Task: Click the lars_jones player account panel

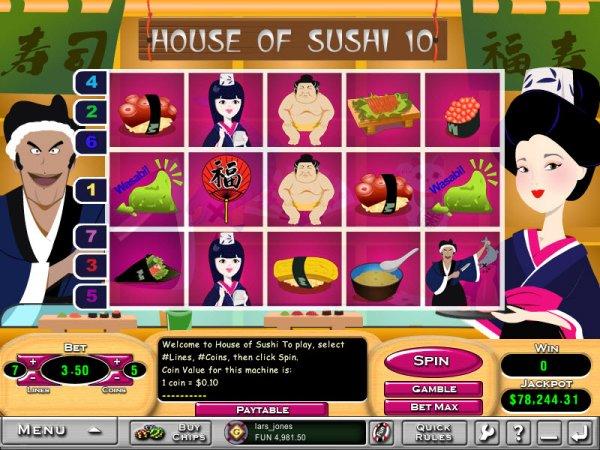Action: coord(290,432)
